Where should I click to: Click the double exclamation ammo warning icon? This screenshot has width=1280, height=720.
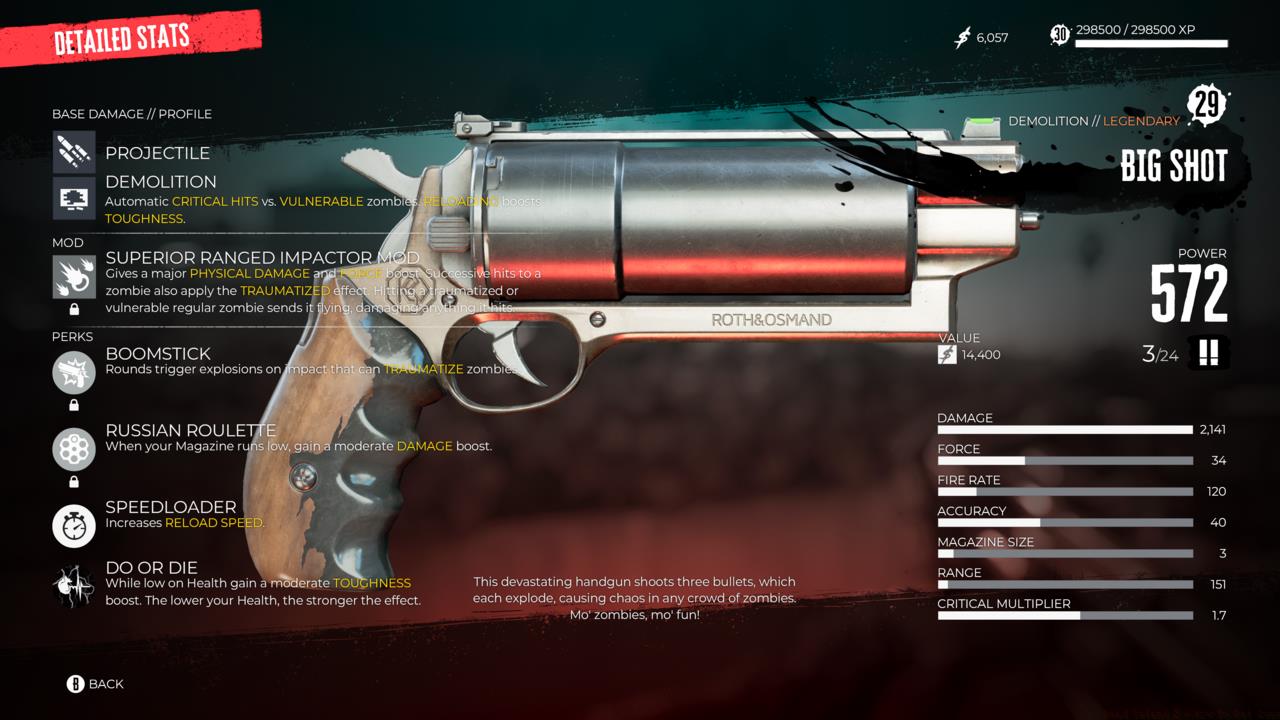[x=1208, y=352]
